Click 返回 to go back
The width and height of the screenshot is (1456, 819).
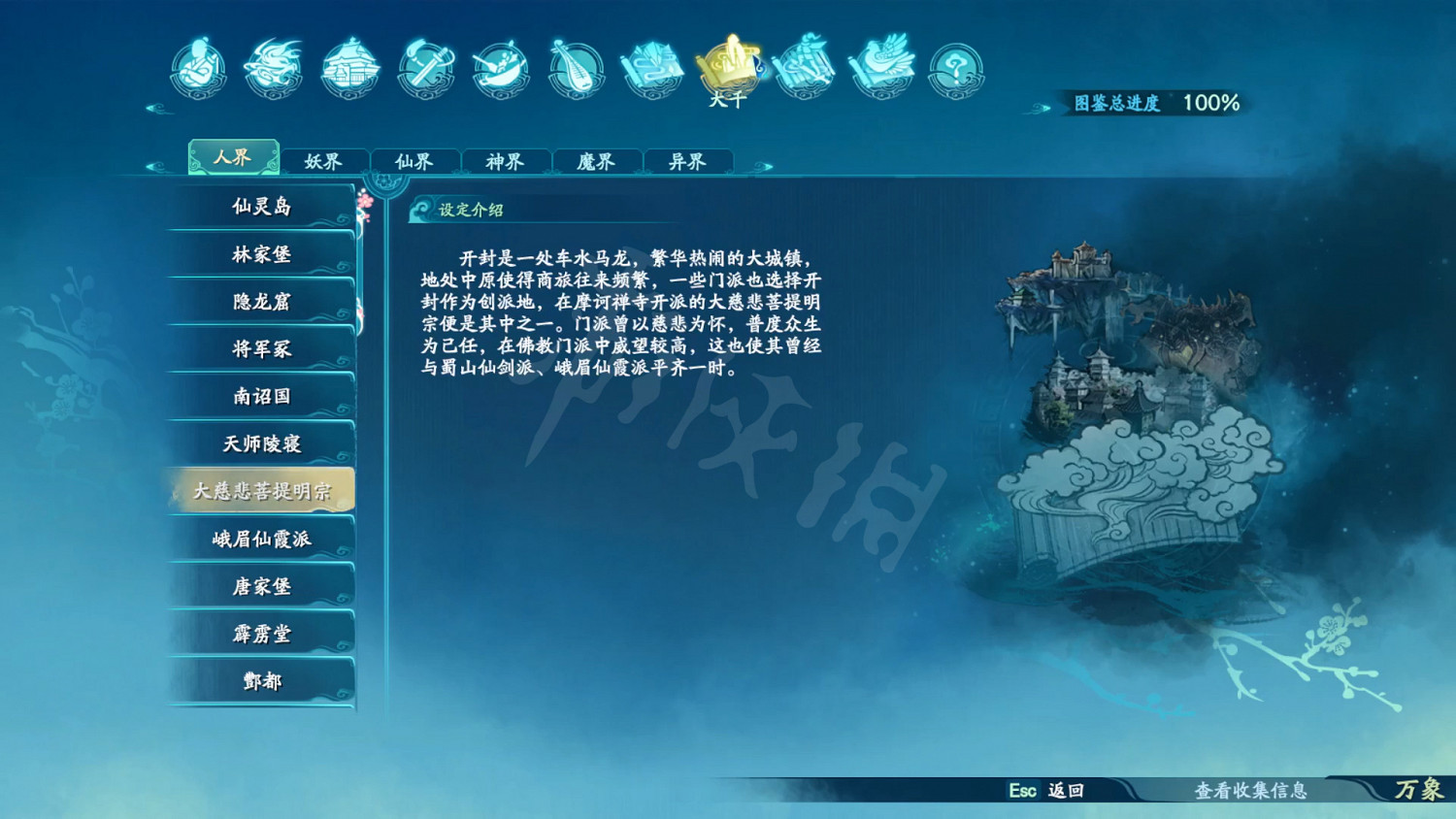(x=1062, y=793)
